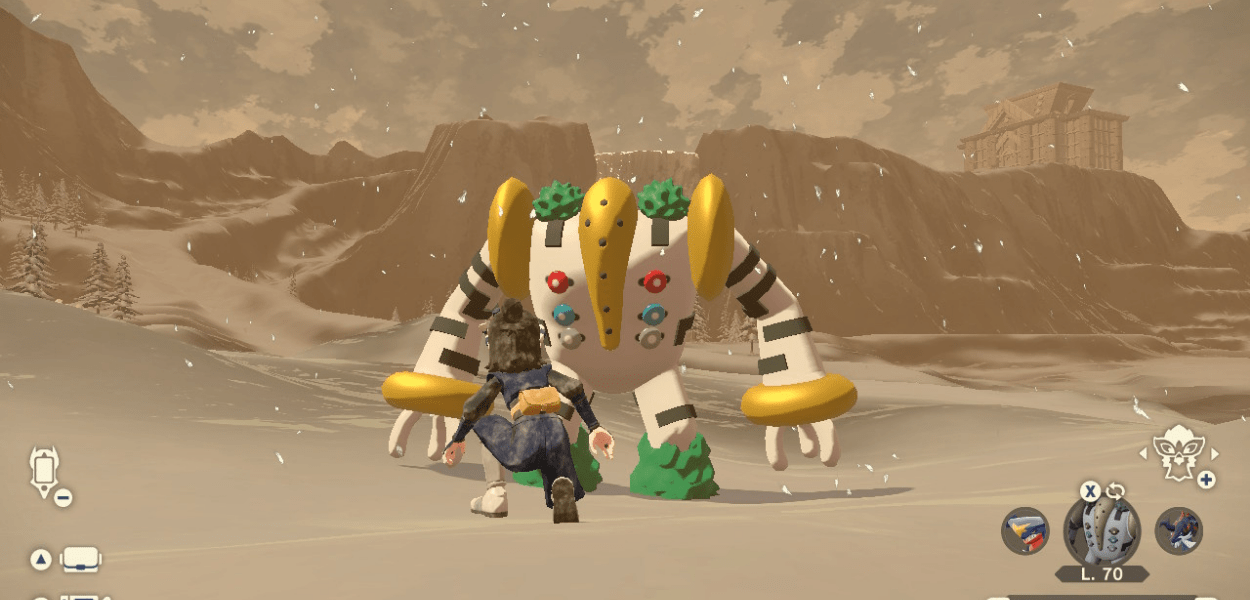Choose the blue Pokémon slot right of Regigigas

1178,531
